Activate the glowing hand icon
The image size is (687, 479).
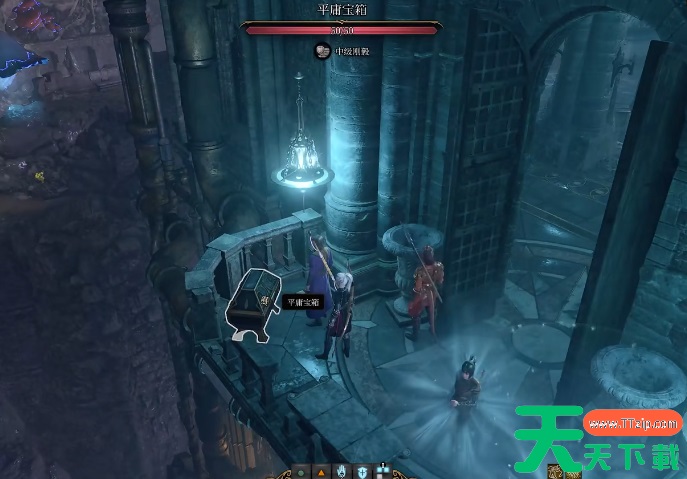[x=341, y=471]
